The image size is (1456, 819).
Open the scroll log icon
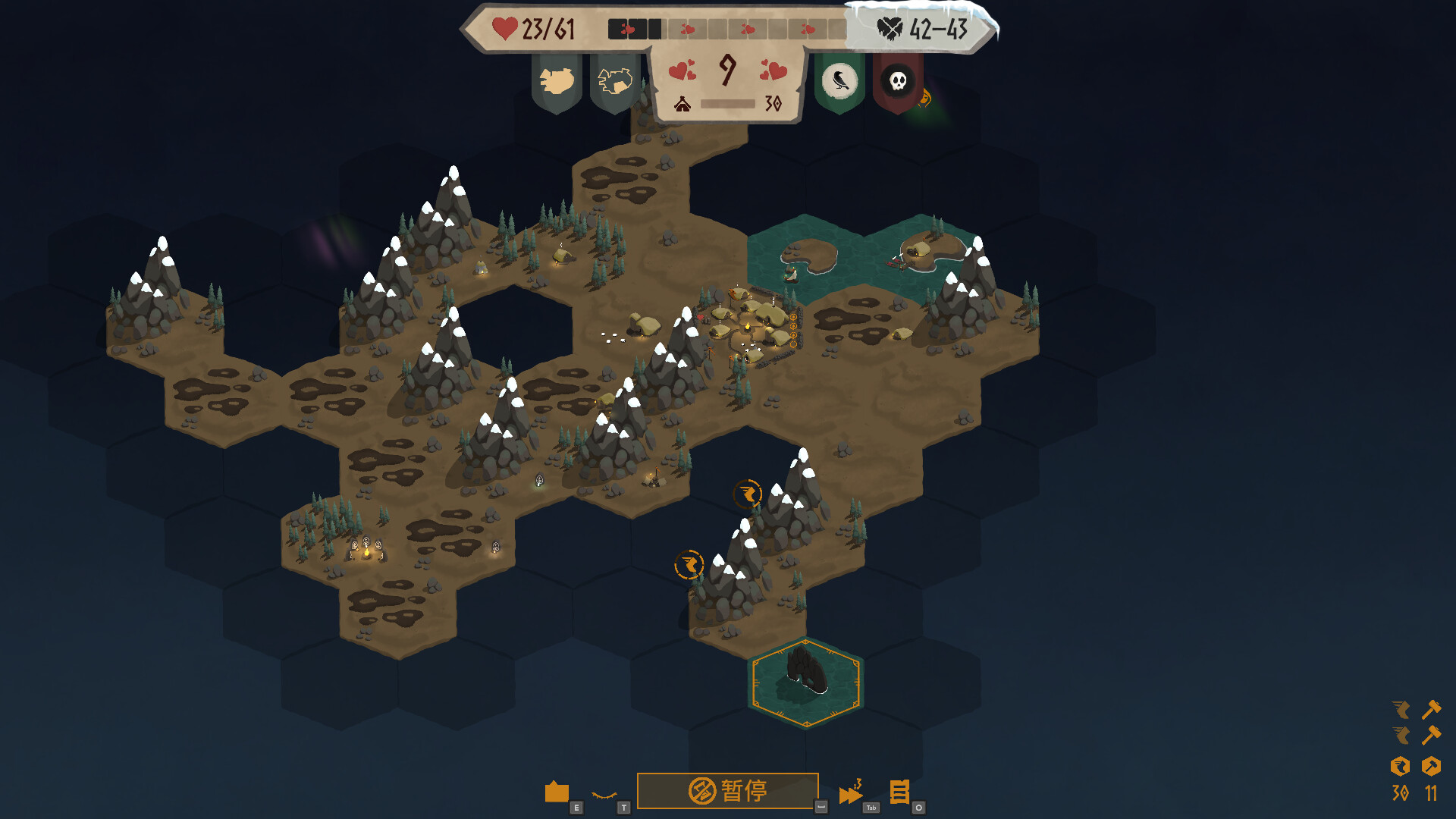coord(899,792)
